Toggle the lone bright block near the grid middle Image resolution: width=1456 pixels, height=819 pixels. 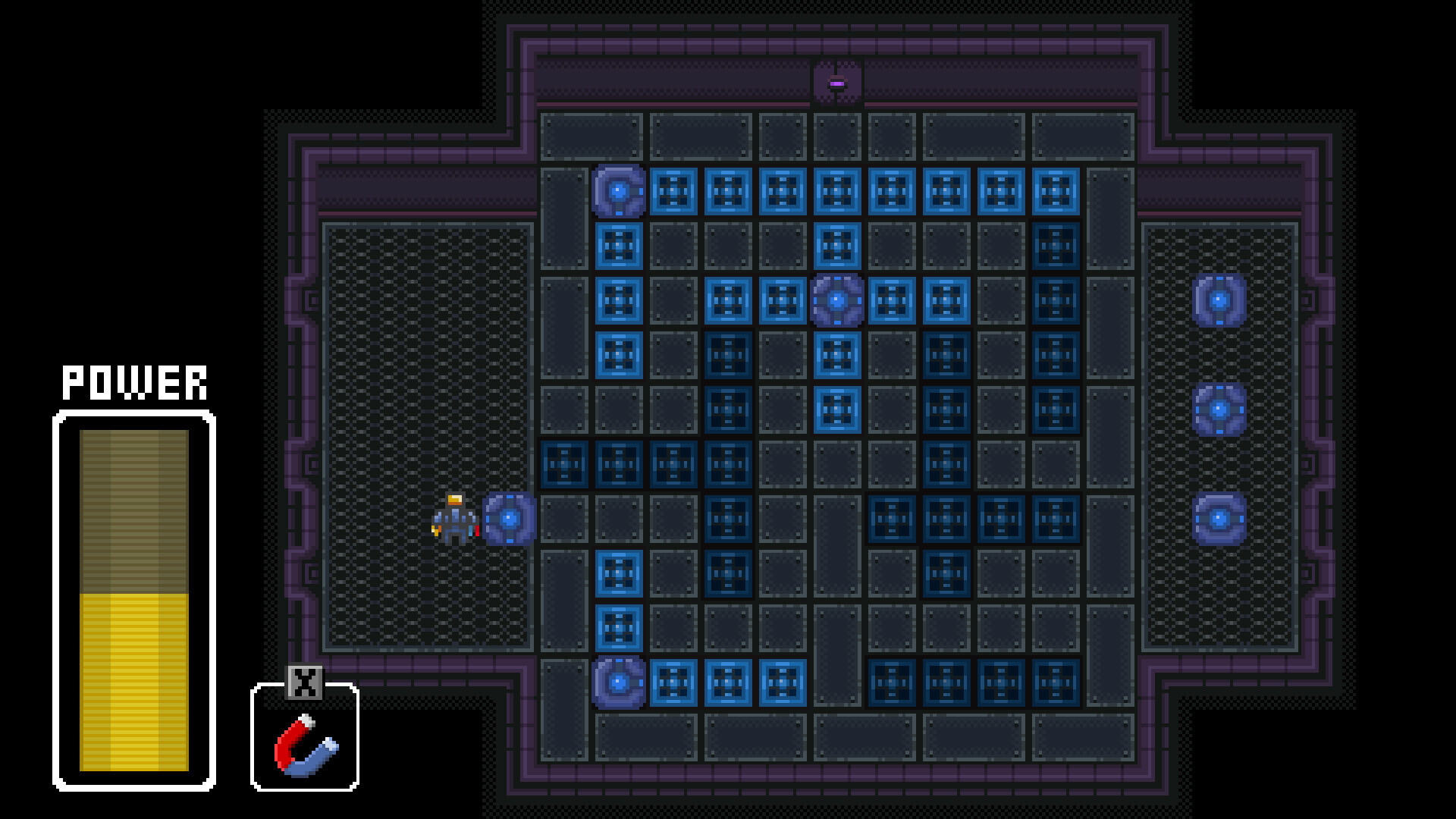[x=836, y=410]
